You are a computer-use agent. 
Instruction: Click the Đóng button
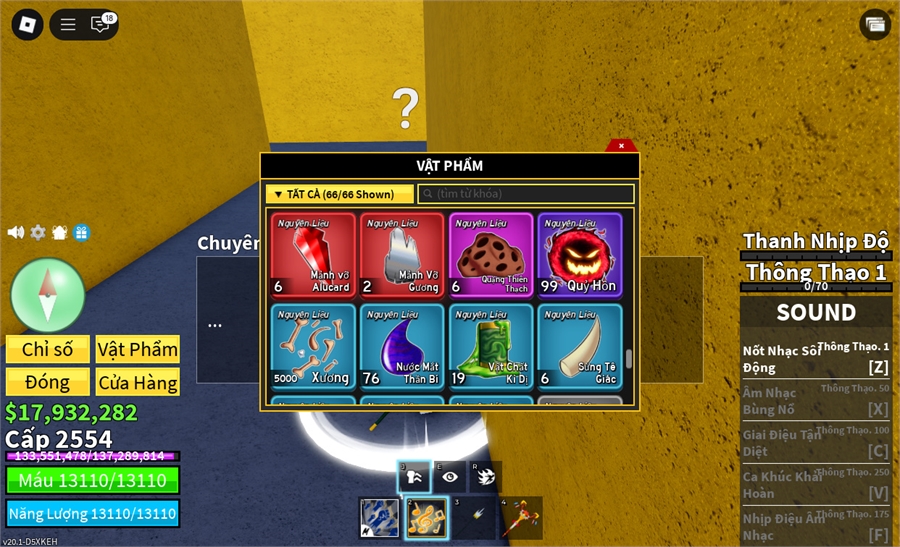(x=48, y=382)
